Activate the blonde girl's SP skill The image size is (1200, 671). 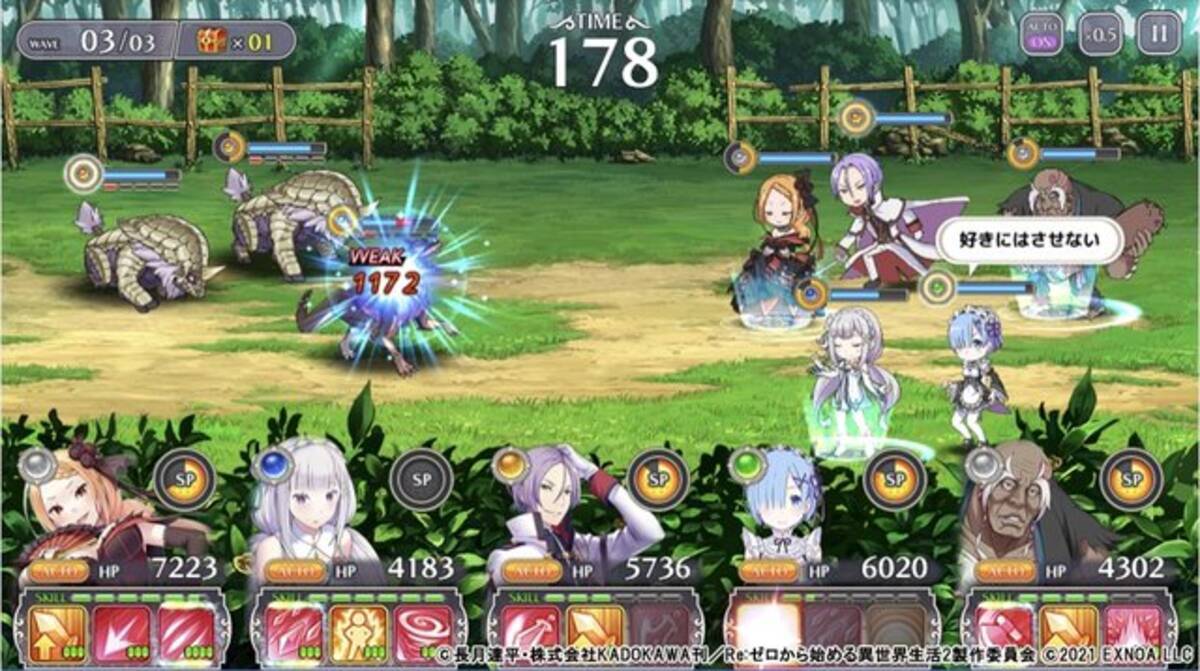pos(185,480)
